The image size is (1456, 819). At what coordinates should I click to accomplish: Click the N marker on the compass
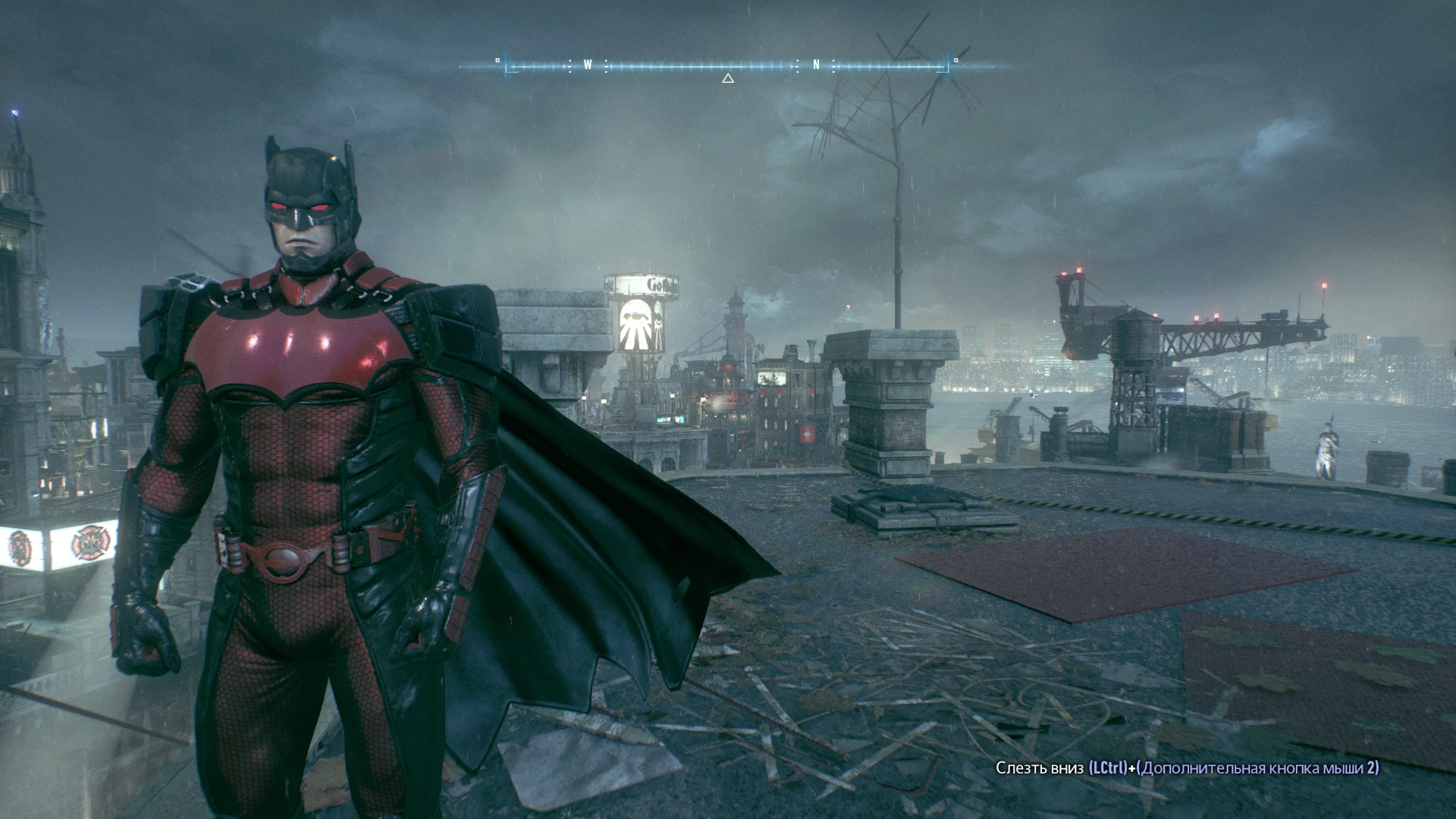[x=815, y=65]
